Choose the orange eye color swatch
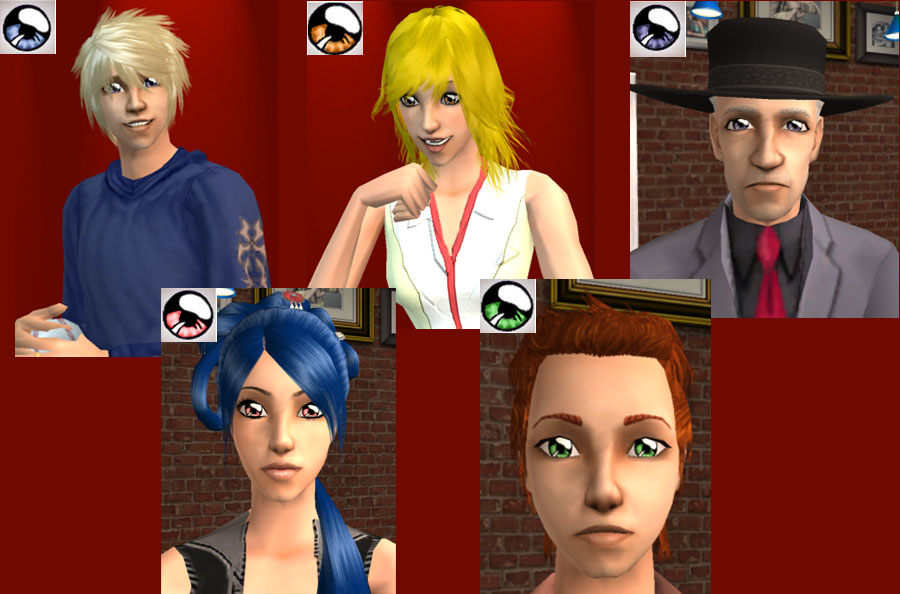The width and height of the screenshot is (900, 594). (x=333, y=28)
